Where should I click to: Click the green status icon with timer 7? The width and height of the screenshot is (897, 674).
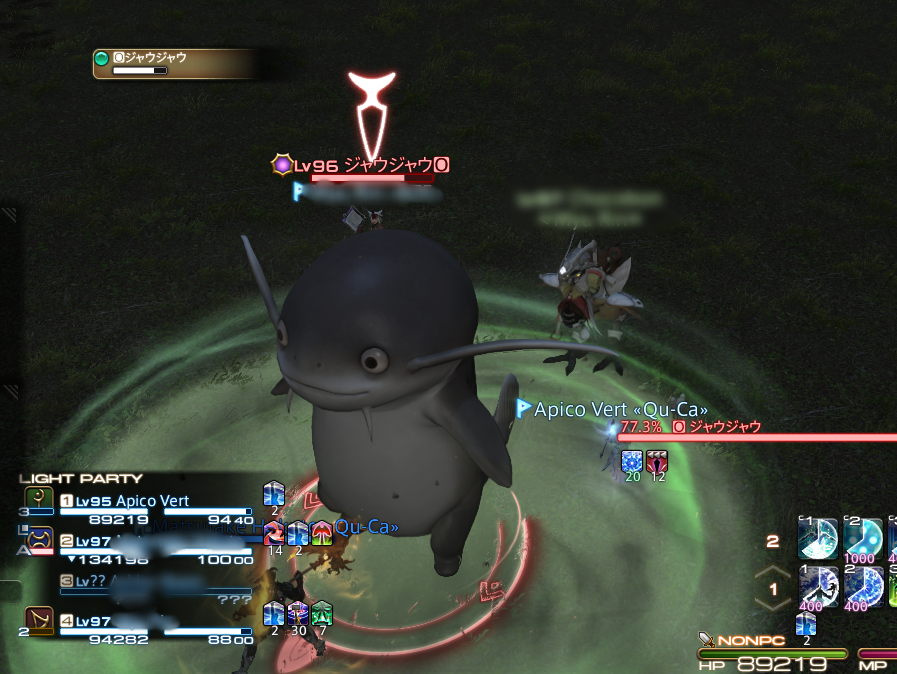click(321, 613)
